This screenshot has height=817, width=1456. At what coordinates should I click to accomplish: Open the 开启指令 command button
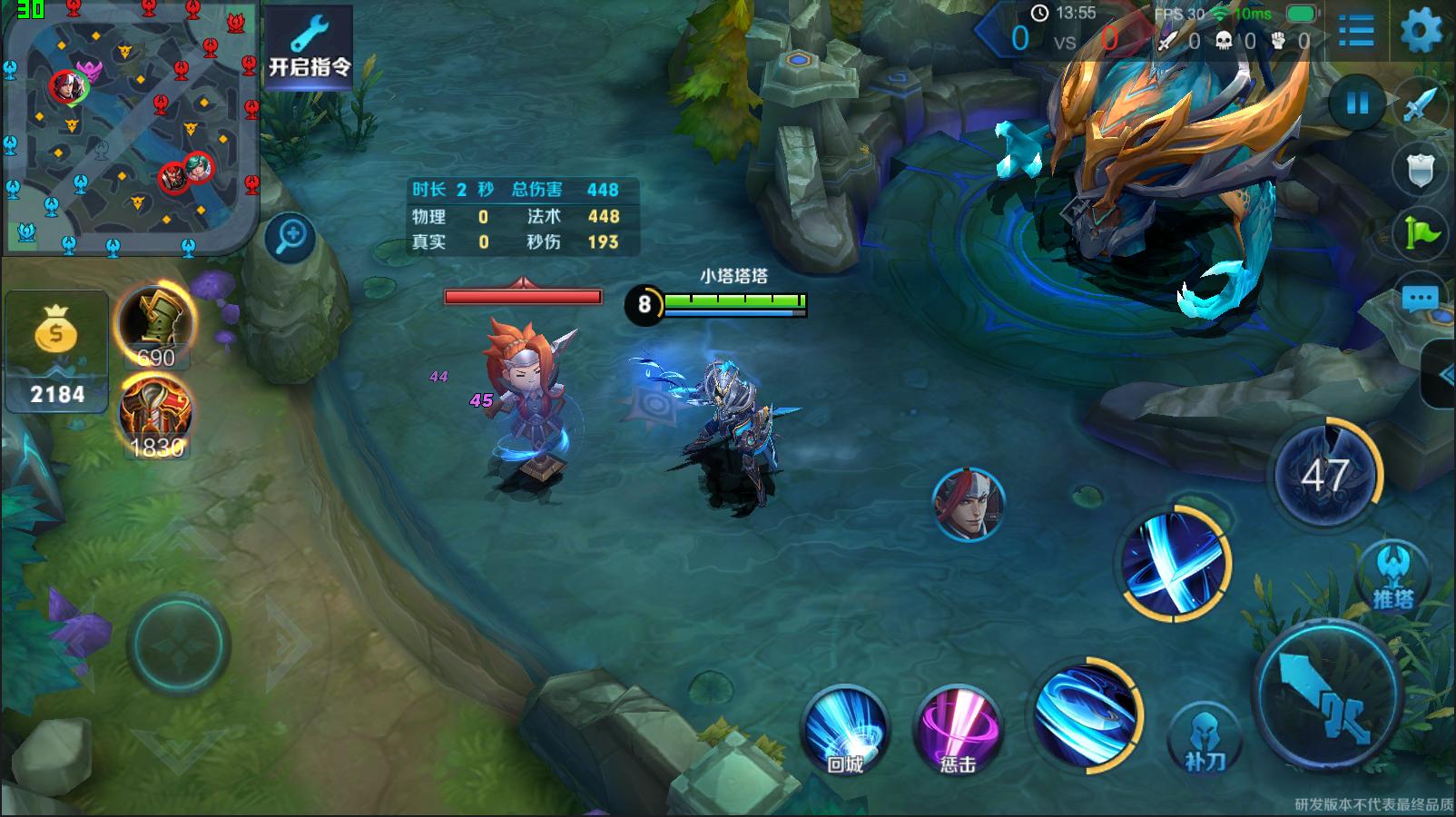309,48
